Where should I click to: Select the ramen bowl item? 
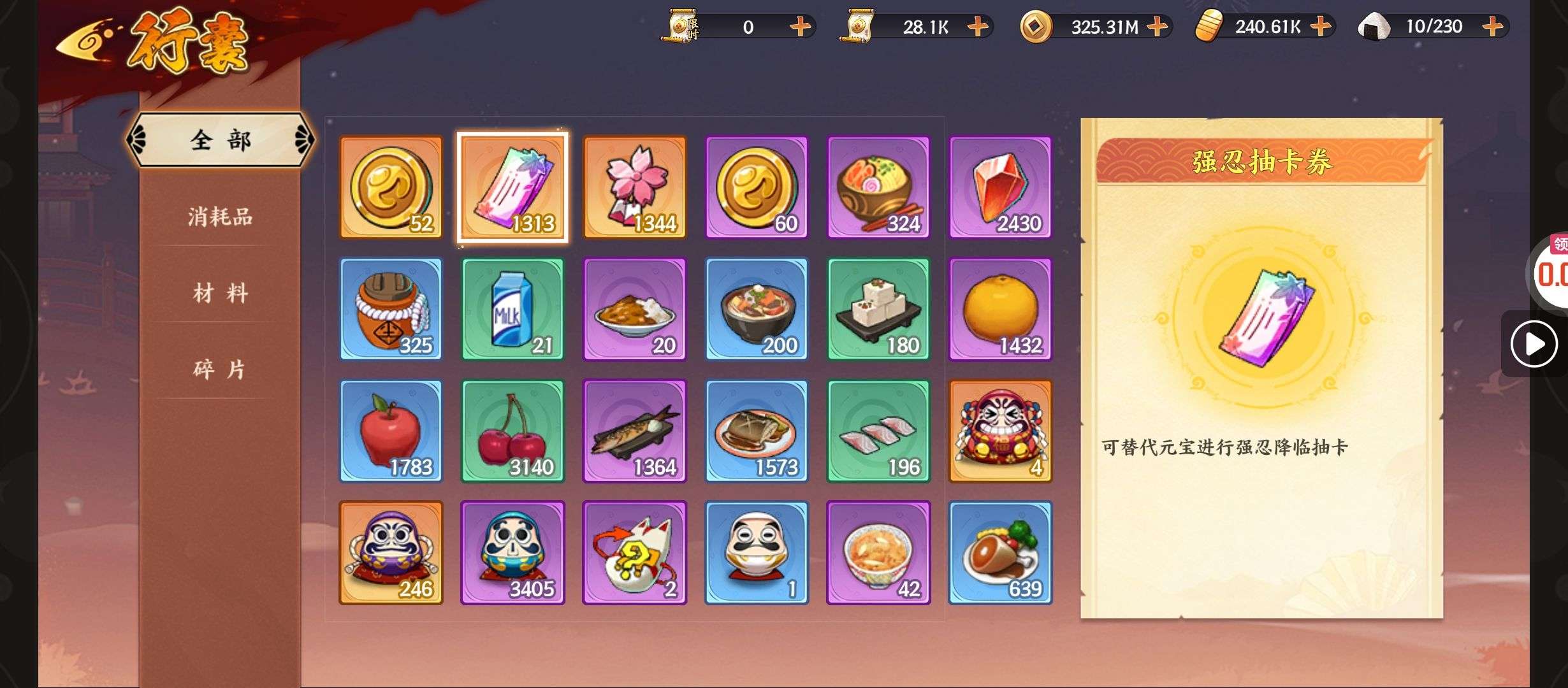coord(878,188)
